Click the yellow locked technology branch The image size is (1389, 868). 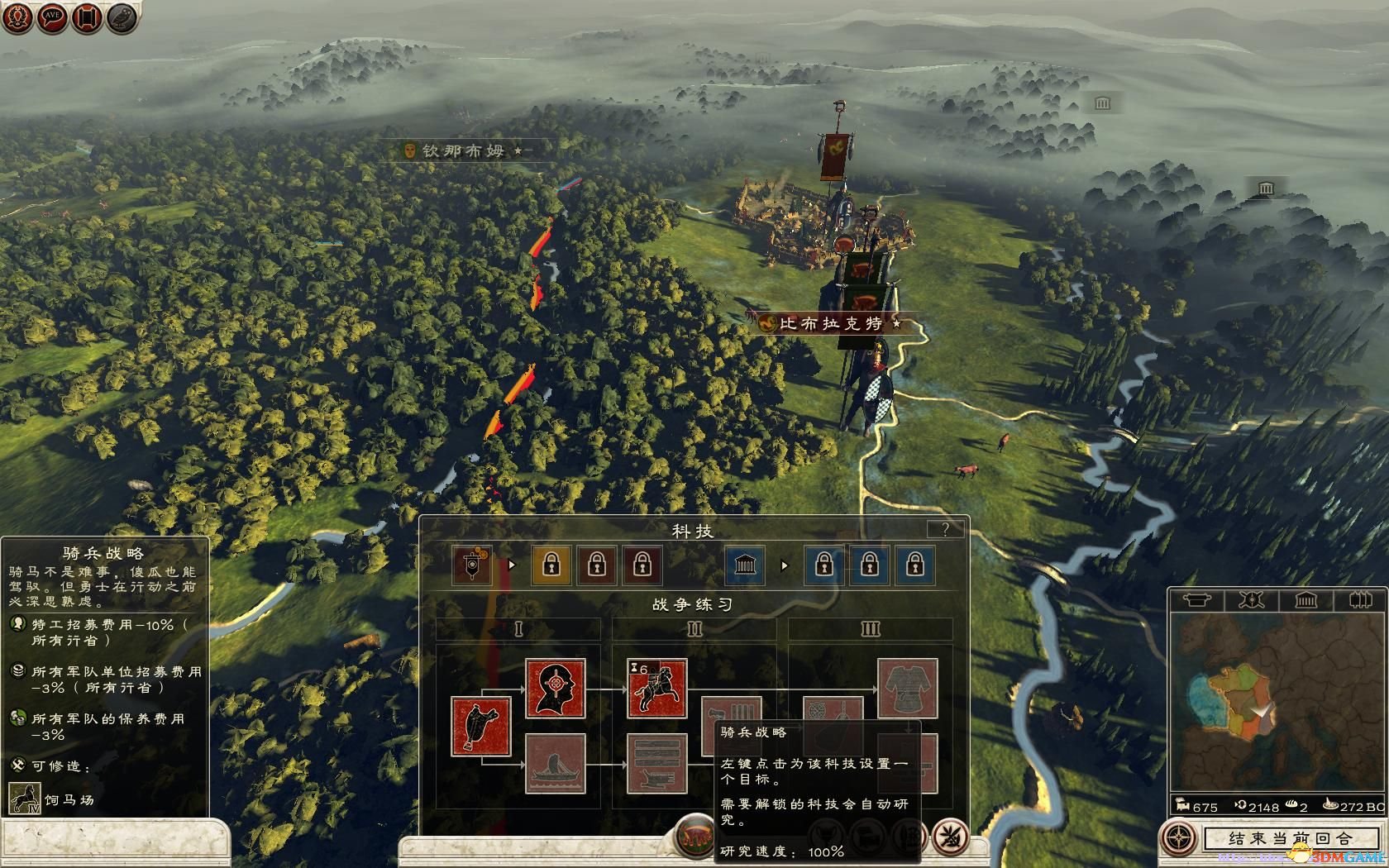point(551,565)
